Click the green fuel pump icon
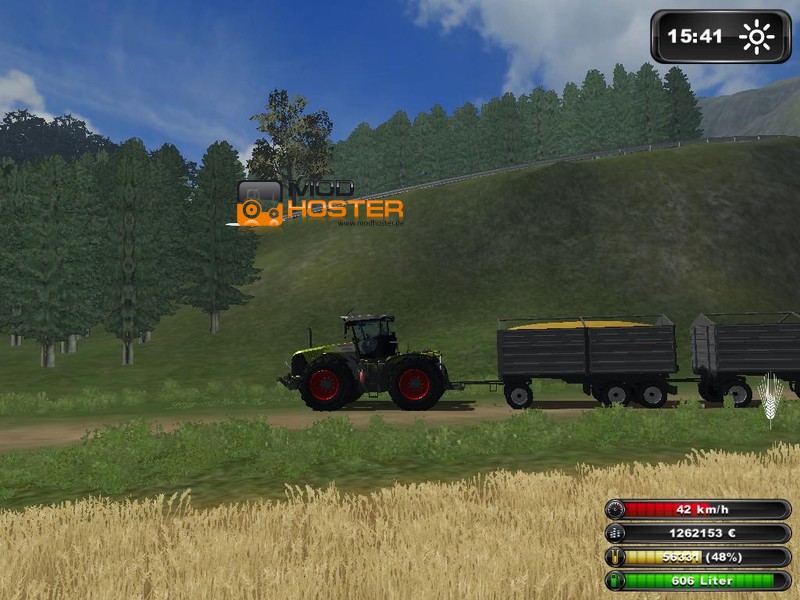The image size is (800, 600). (615, 581)
